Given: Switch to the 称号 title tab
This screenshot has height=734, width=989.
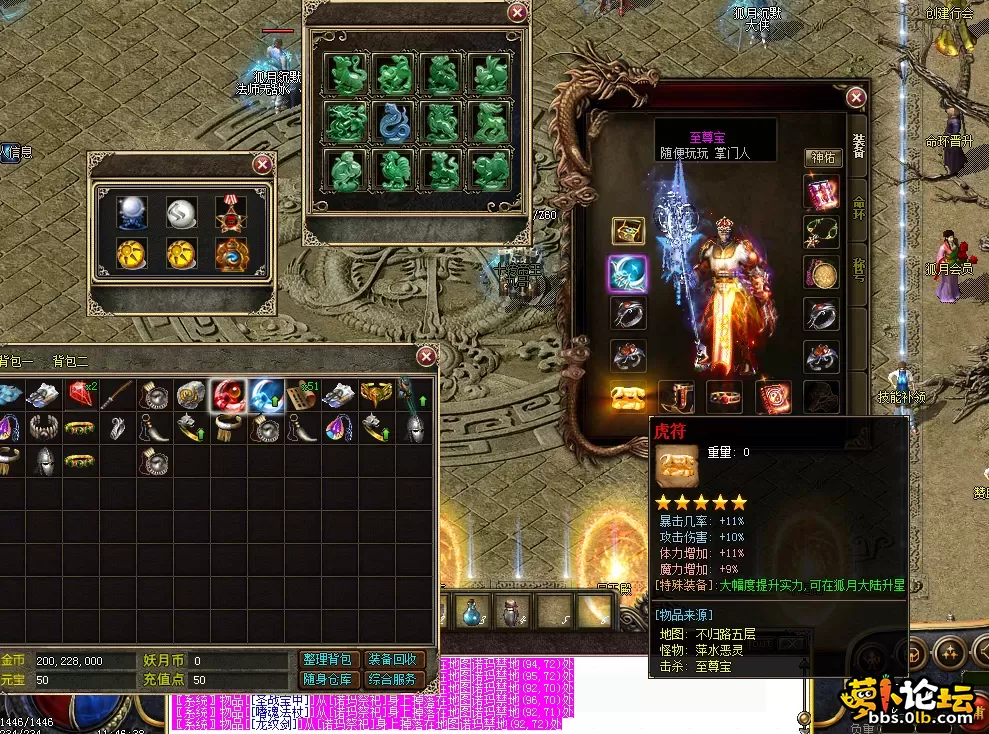Looking at the screenshot, I should pos(858,272).
